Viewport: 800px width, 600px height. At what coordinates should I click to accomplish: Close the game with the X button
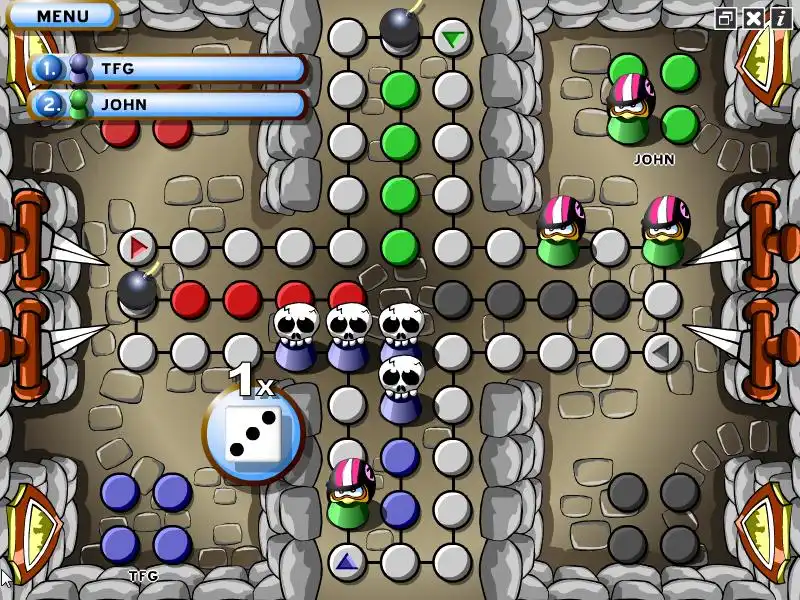(752, 17)
